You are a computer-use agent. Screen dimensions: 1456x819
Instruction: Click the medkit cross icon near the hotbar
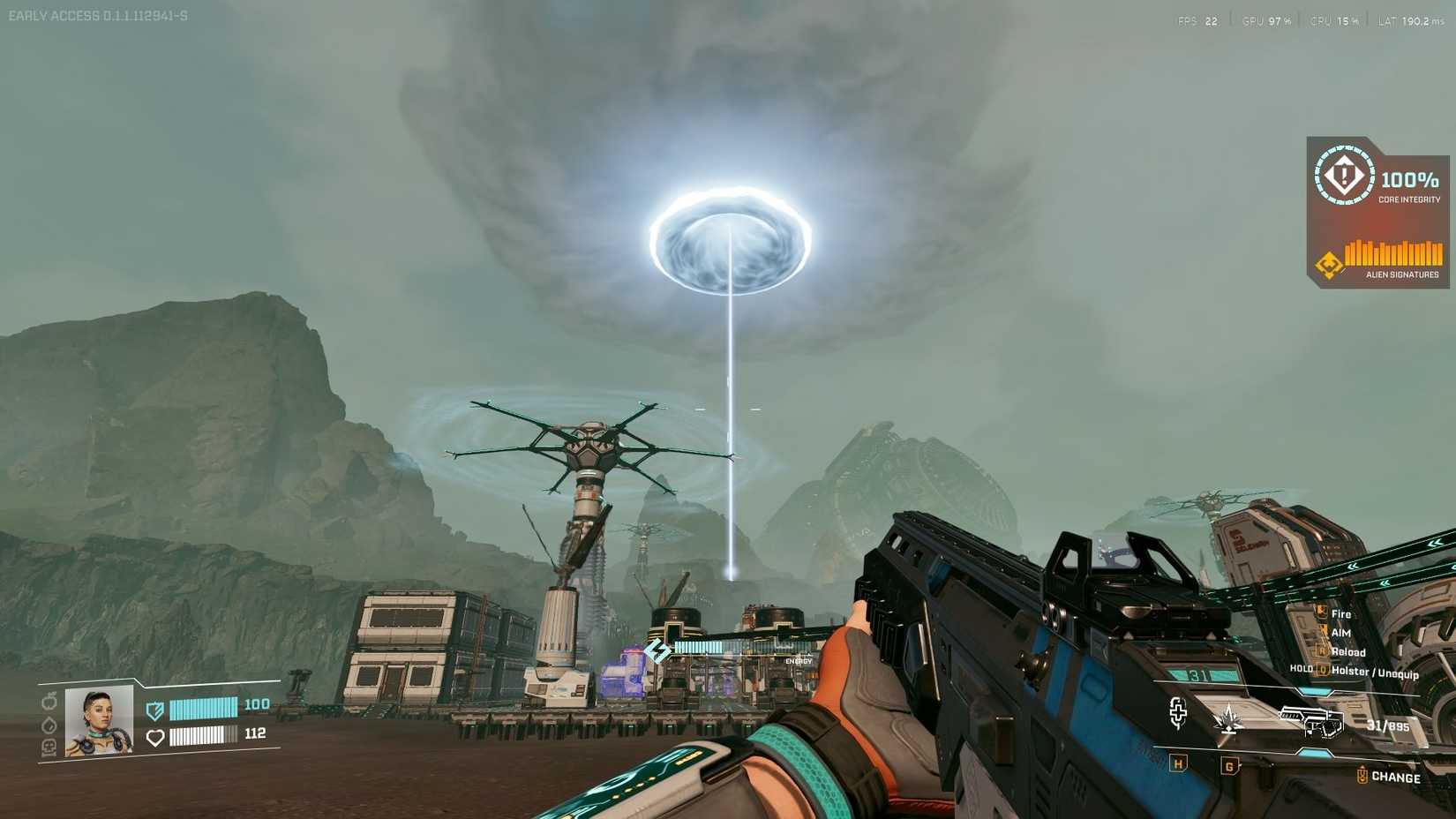click(x=1179, y=714)
